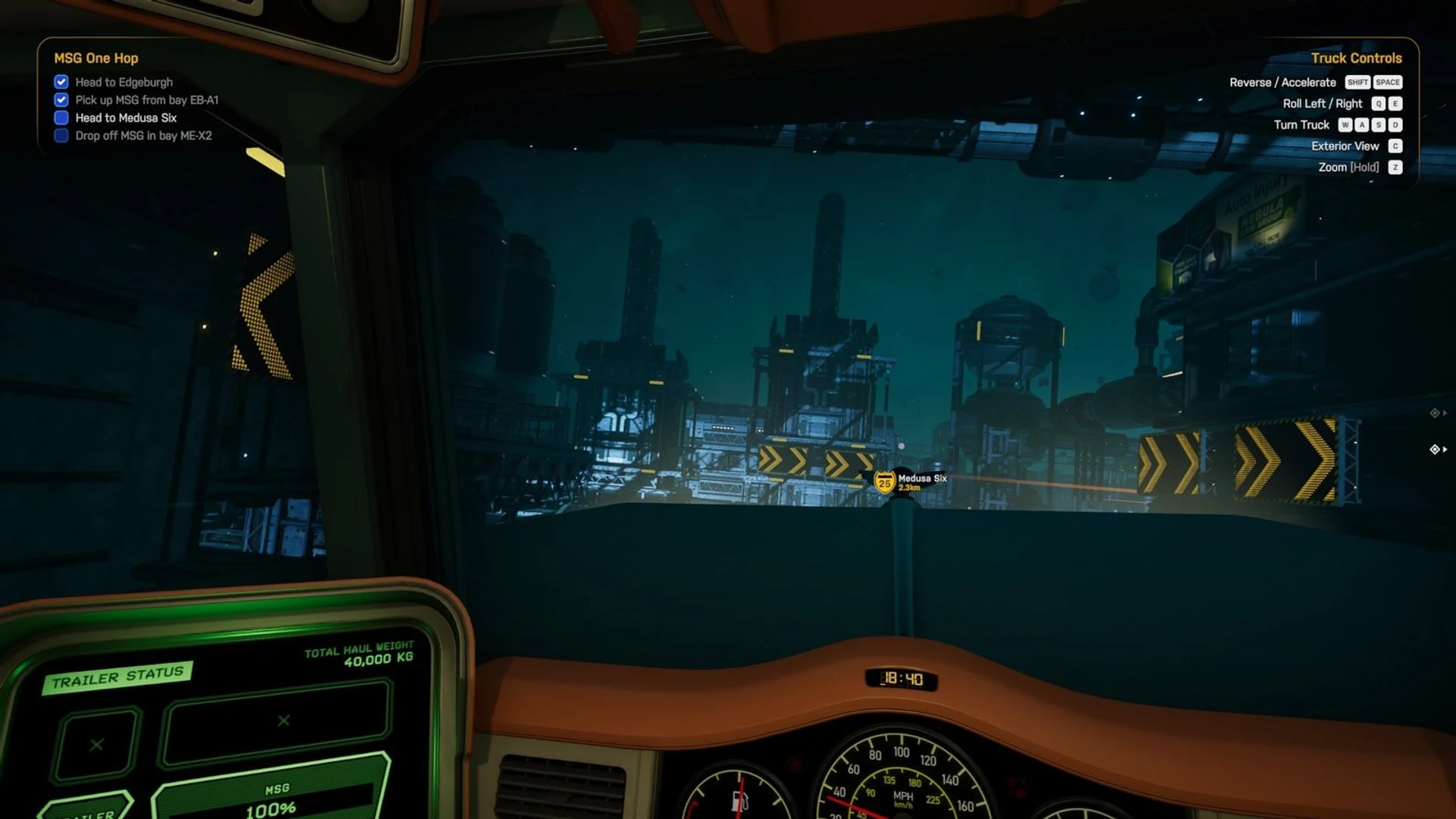Click the Medusa Six waypoint marker

tap(885, 482)
